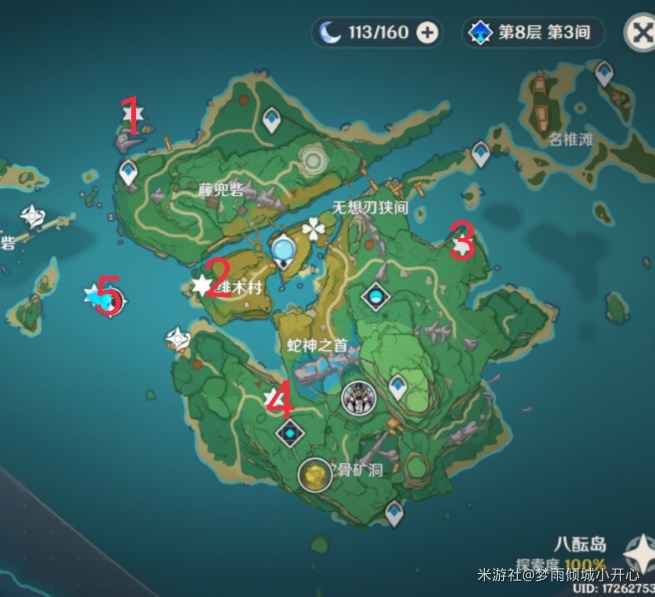The width and height of the screenshot is (655, 597).
Task: Select the marker at red number 5
Action: pos(103,297)
